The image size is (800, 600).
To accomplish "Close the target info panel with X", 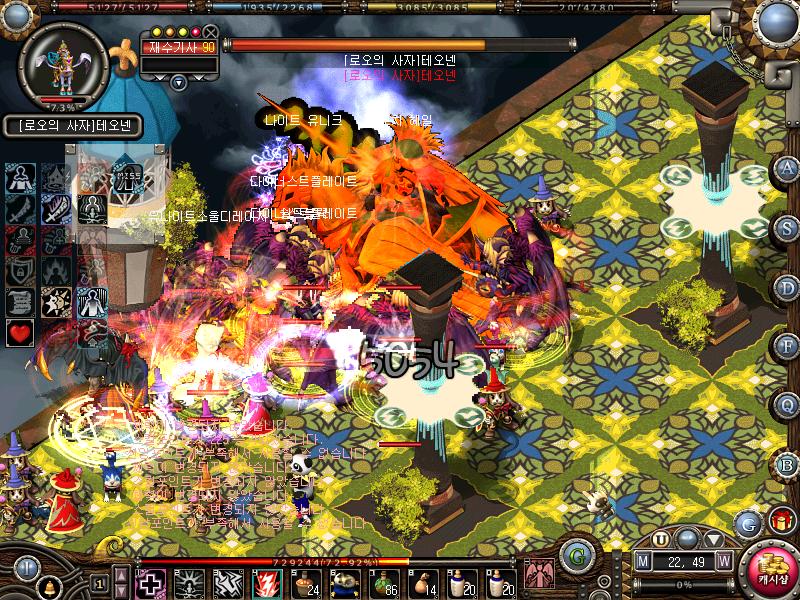I will point(210,32).
